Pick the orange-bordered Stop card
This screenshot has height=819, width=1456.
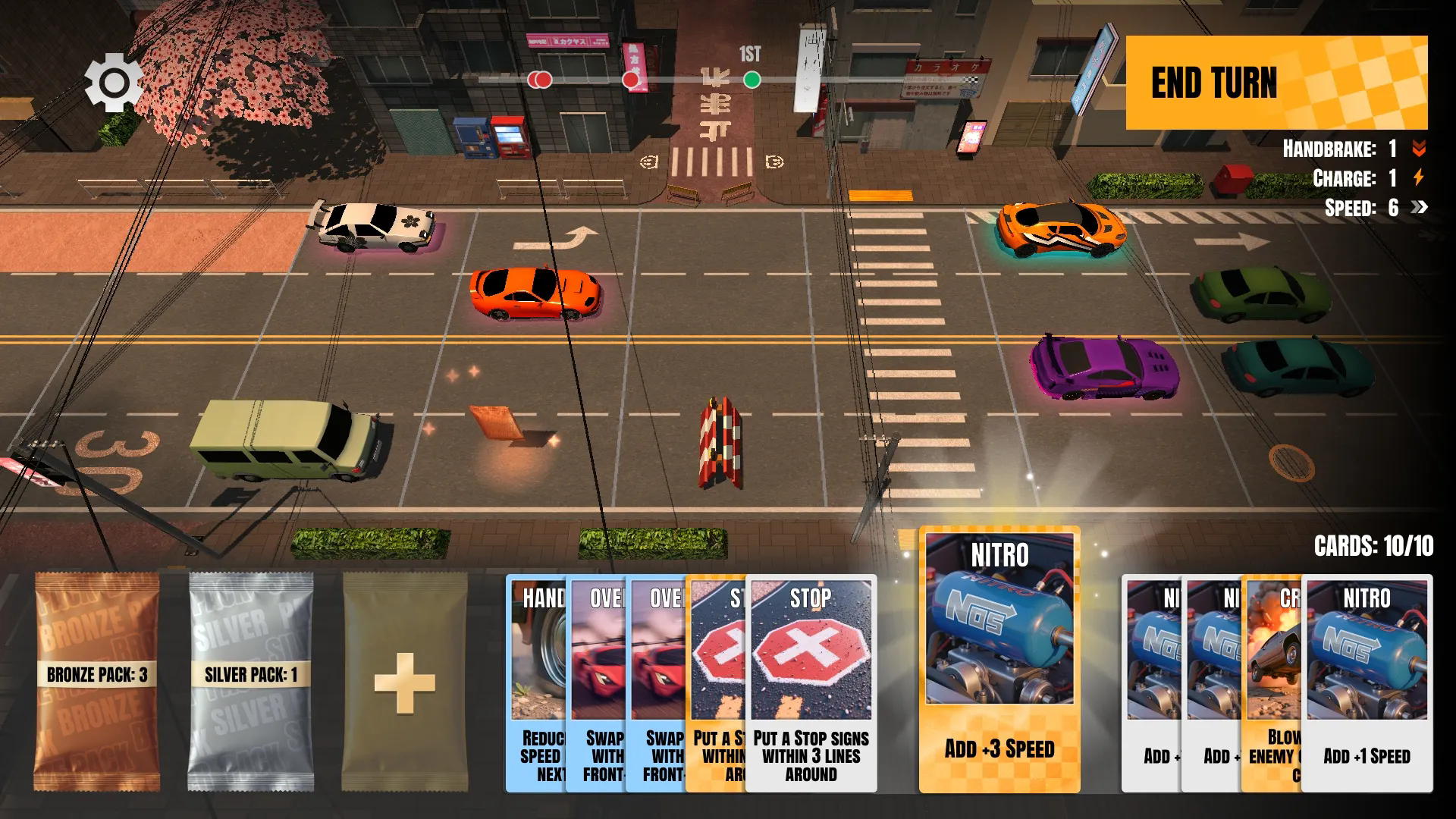click(716, 682)
